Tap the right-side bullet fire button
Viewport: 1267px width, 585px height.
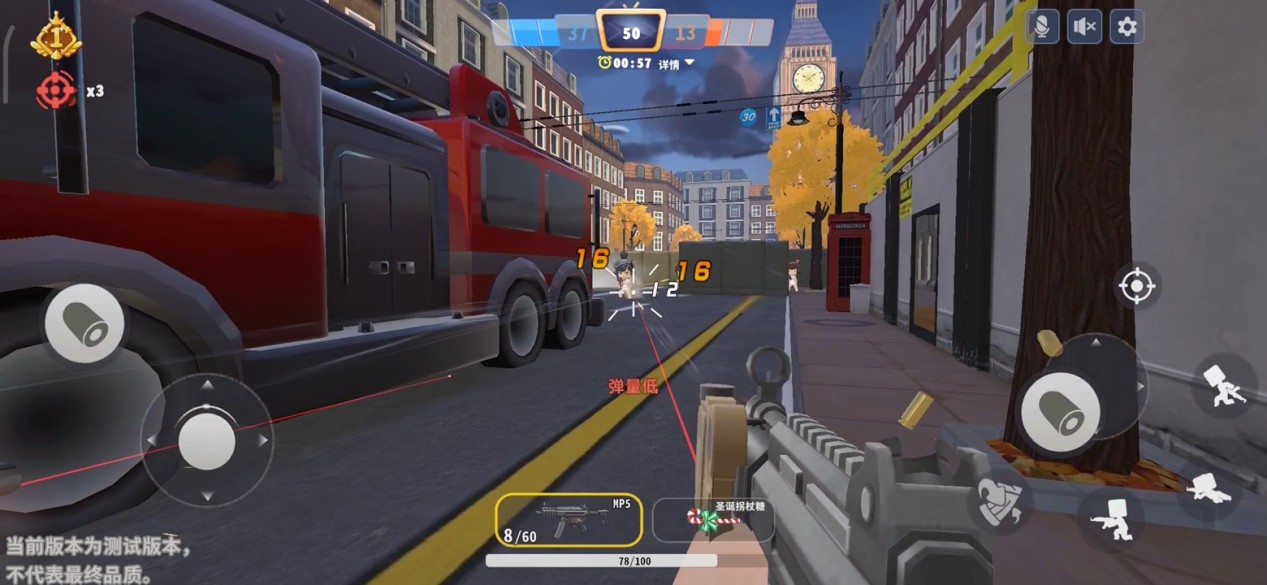tap(1060, 408)
